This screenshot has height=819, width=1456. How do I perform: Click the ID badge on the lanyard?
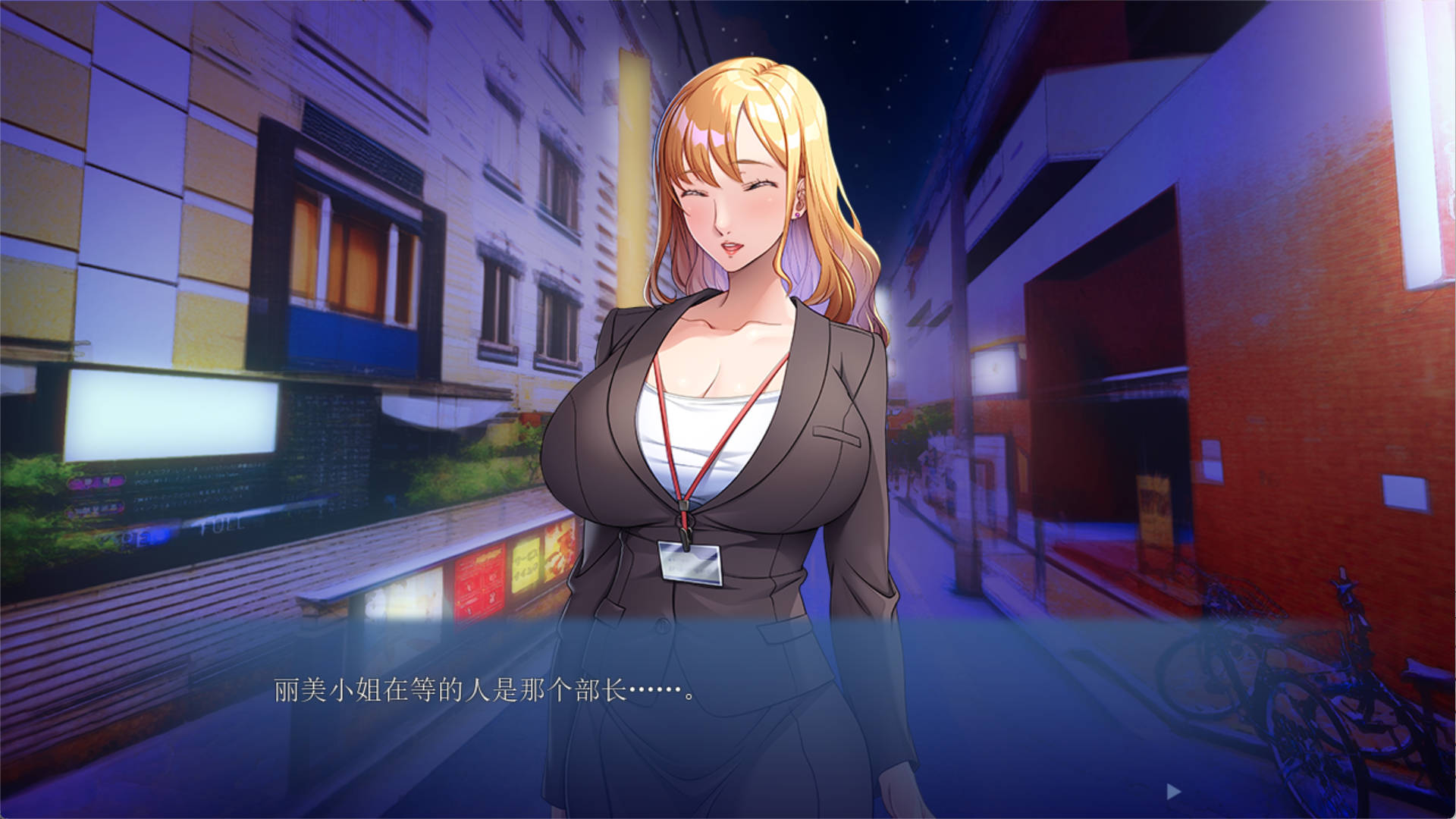click(690, 565)
